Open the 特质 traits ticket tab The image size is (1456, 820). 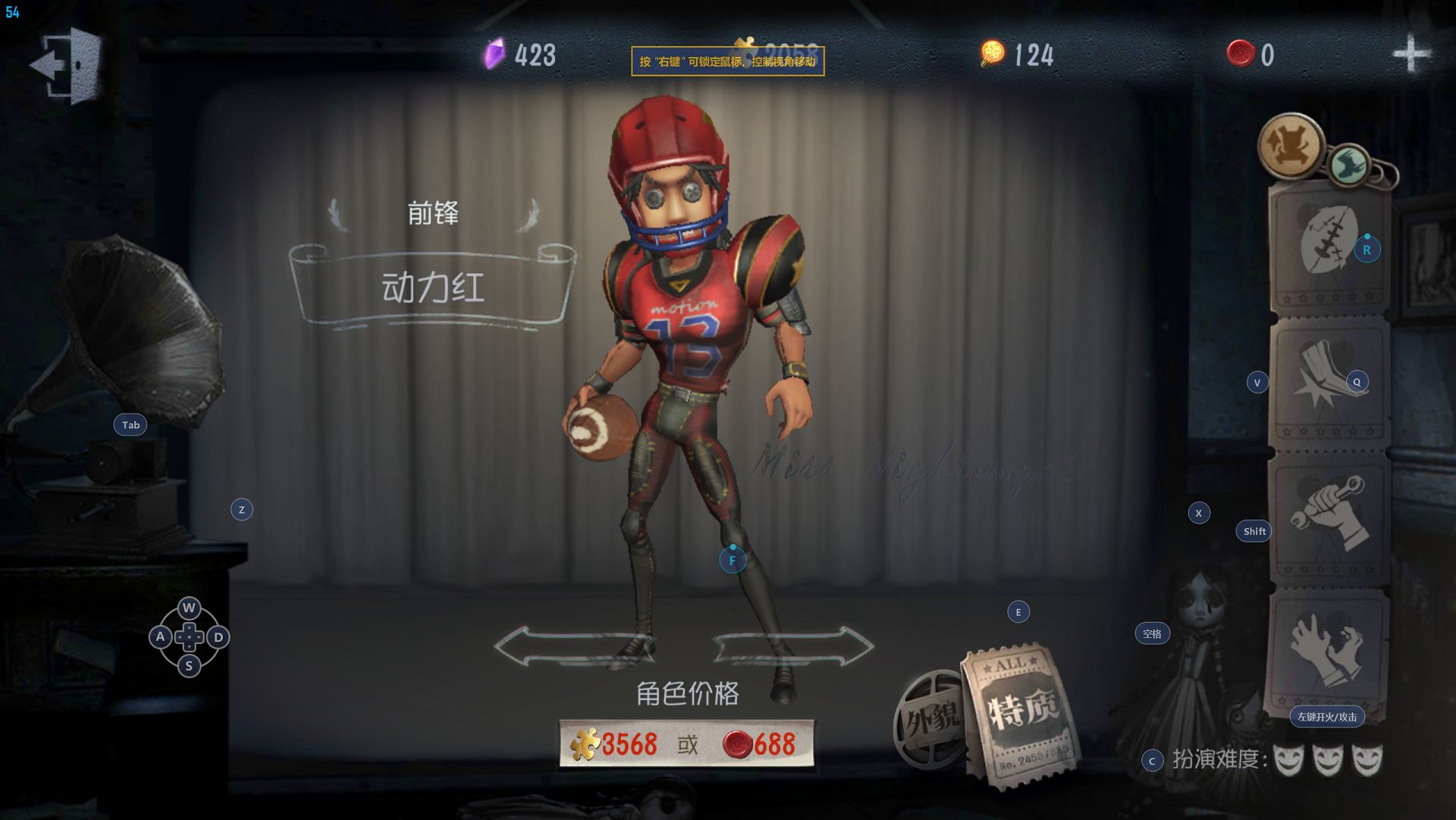coord(1021,713)
